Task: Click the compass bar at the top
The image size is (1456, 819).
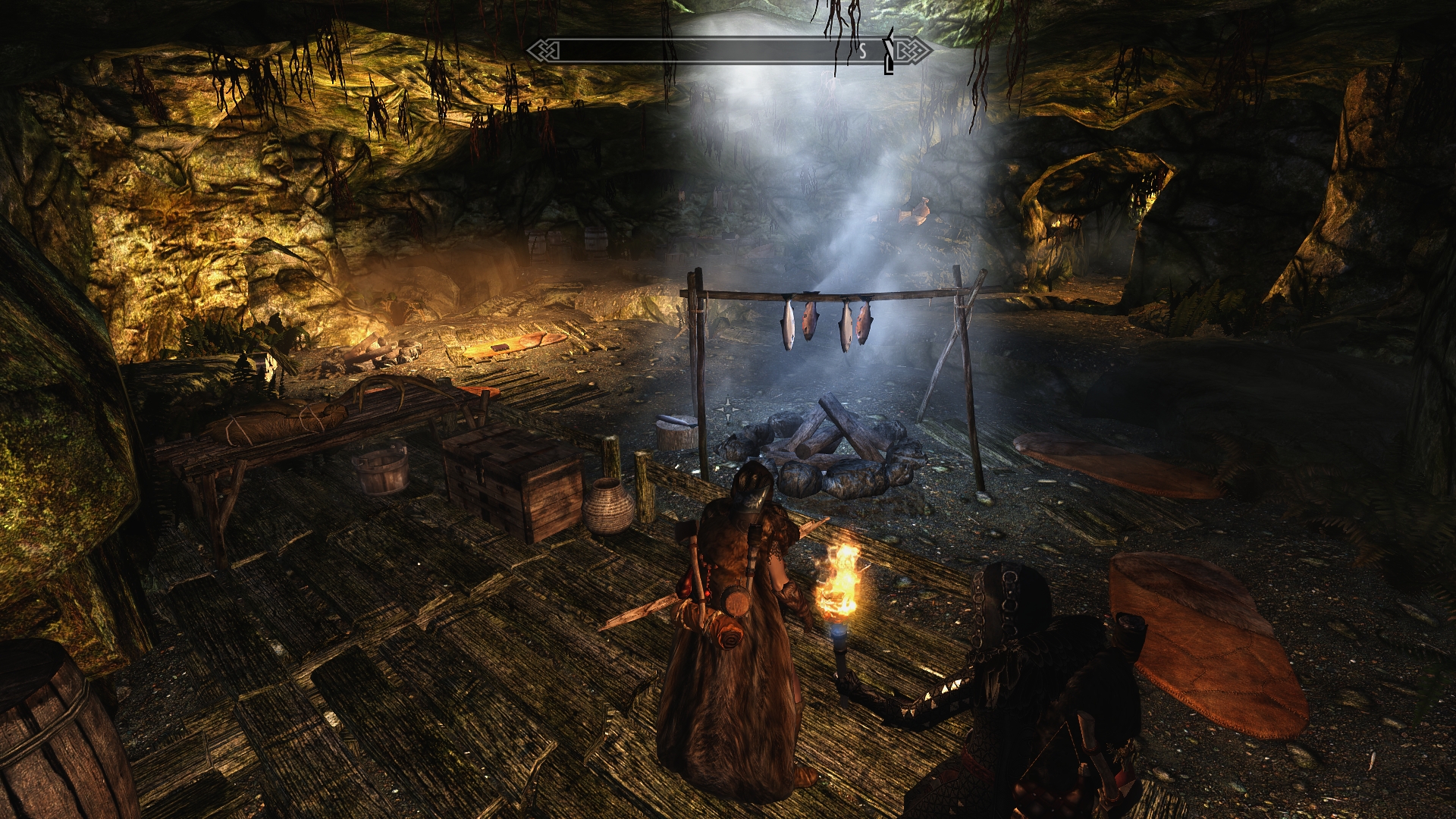Action: [x=728, y=51]
